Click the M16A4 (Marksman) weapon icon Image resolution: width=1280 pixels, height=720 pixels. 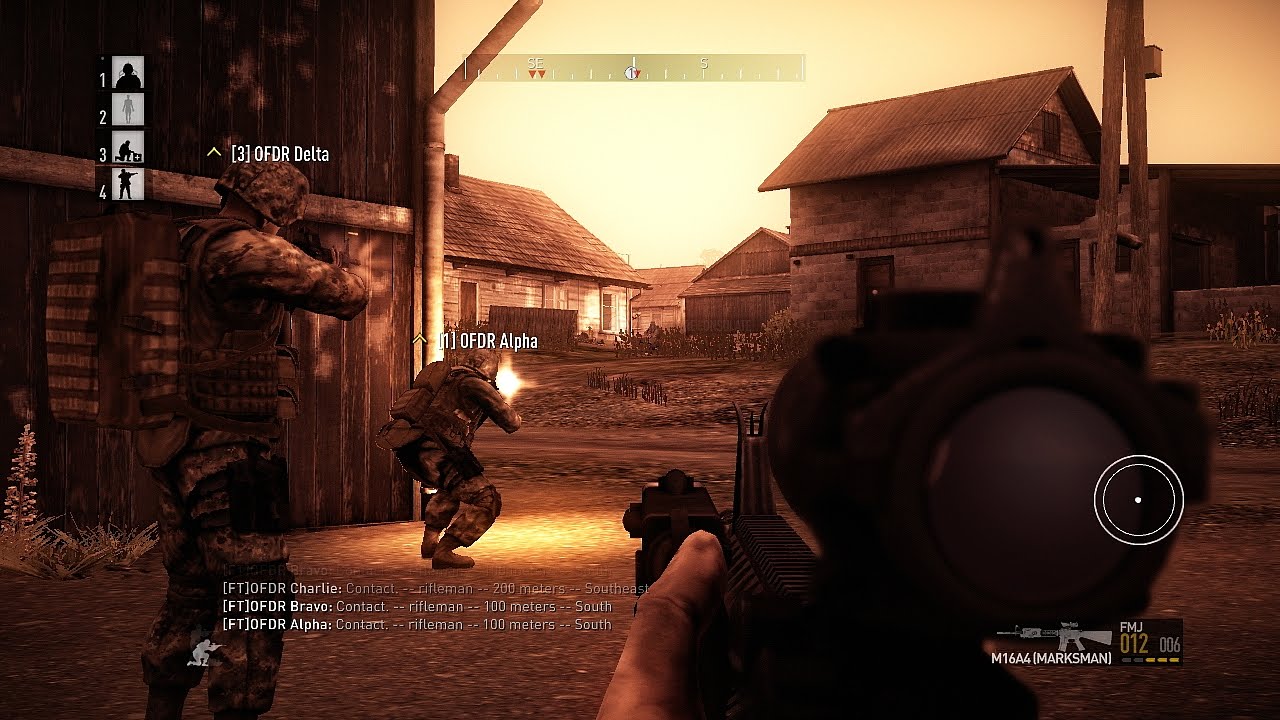point(1054,636)
